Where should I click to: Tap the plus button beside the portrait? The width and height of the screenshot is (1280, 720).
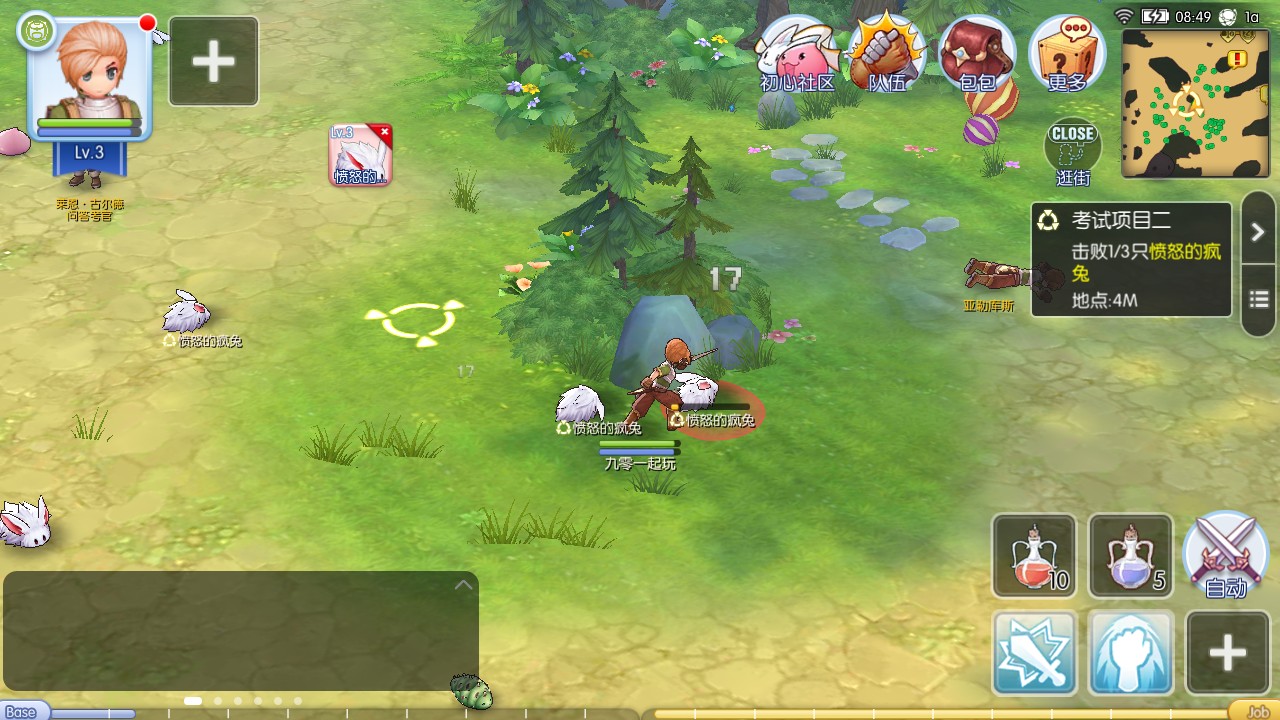214,62
